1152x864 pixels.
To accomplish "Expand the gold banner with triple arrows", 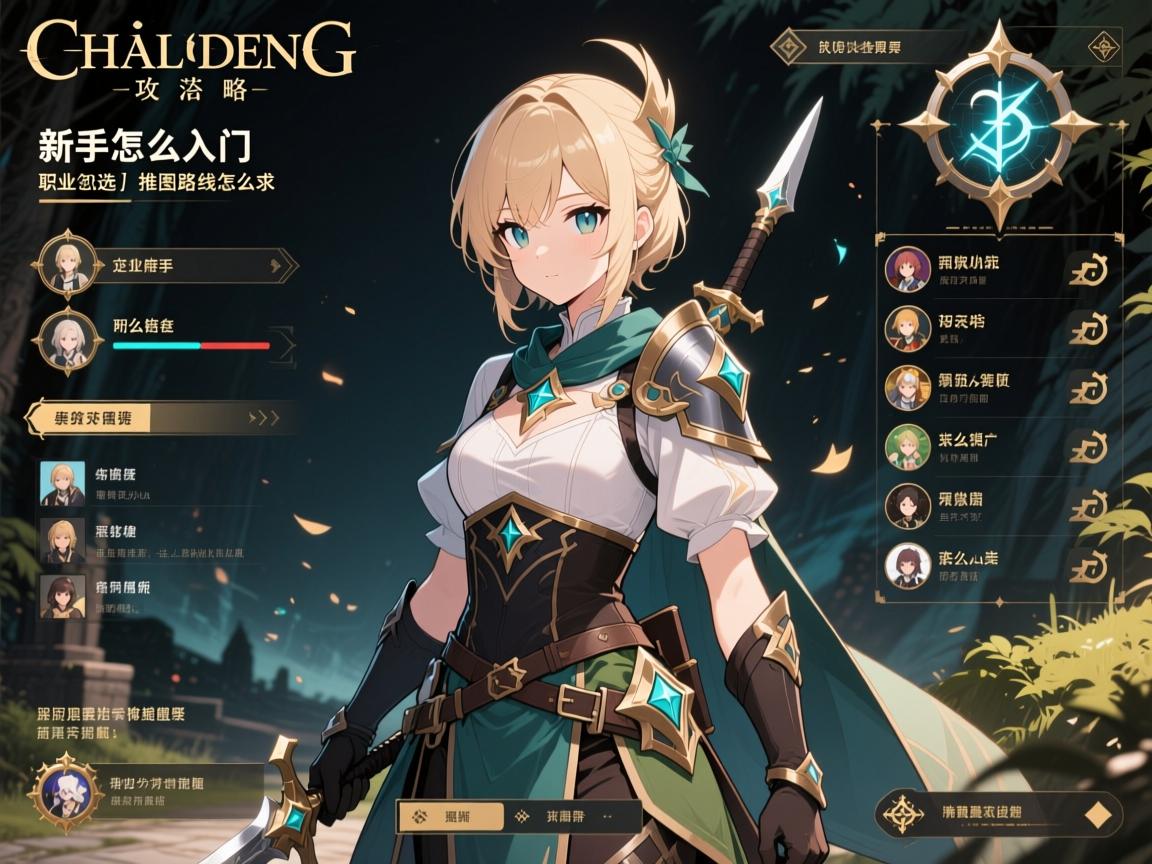I will [160, 418].
